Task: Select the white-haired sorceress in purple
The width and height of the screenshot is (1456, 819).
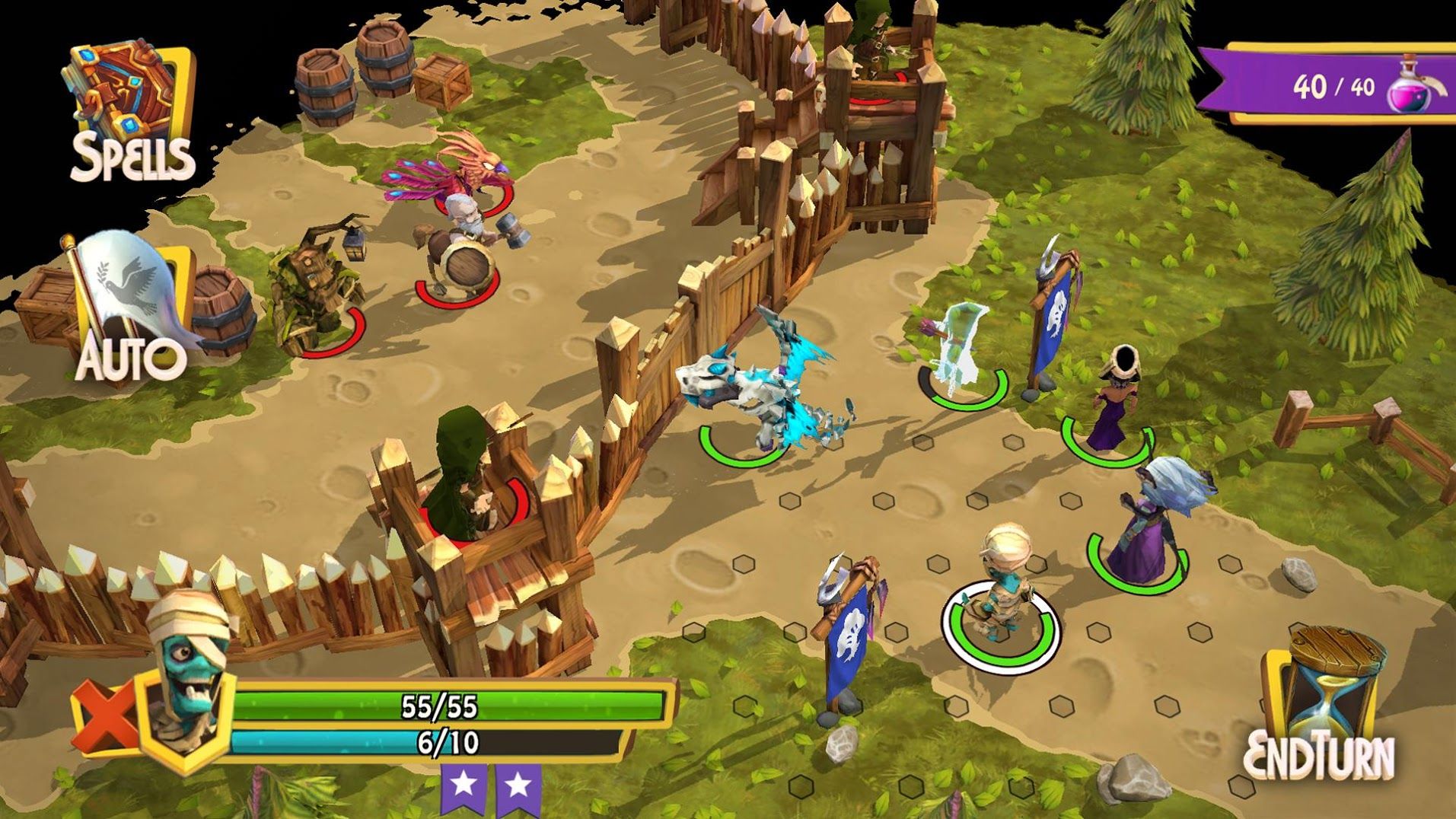Action: click(1148, 525)
